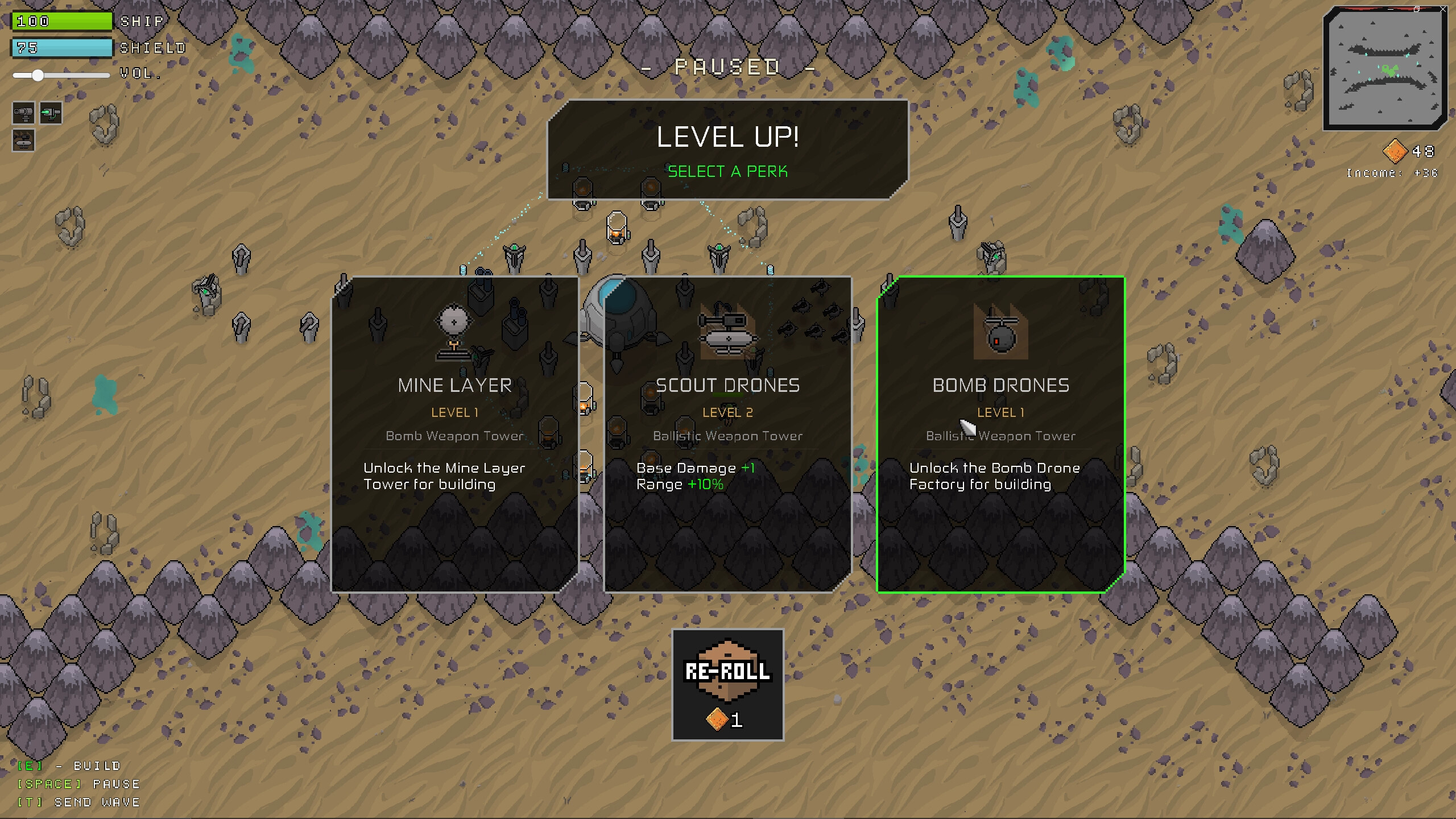Click the LEVEL UP banner title
The height and width of the screenshot is (819, 1456).
pos(728,136)
